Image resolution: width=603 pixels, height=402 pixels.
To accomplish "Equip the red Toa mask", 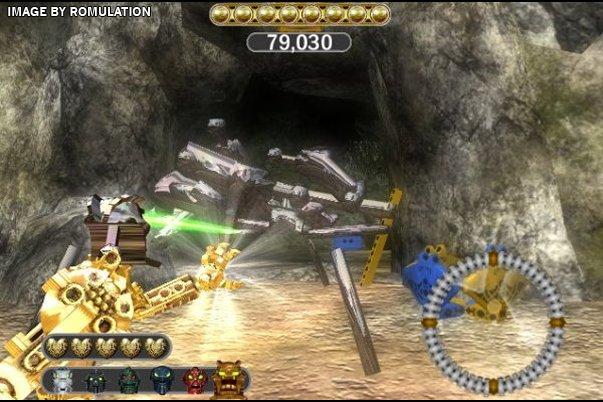I will point(193,381).
